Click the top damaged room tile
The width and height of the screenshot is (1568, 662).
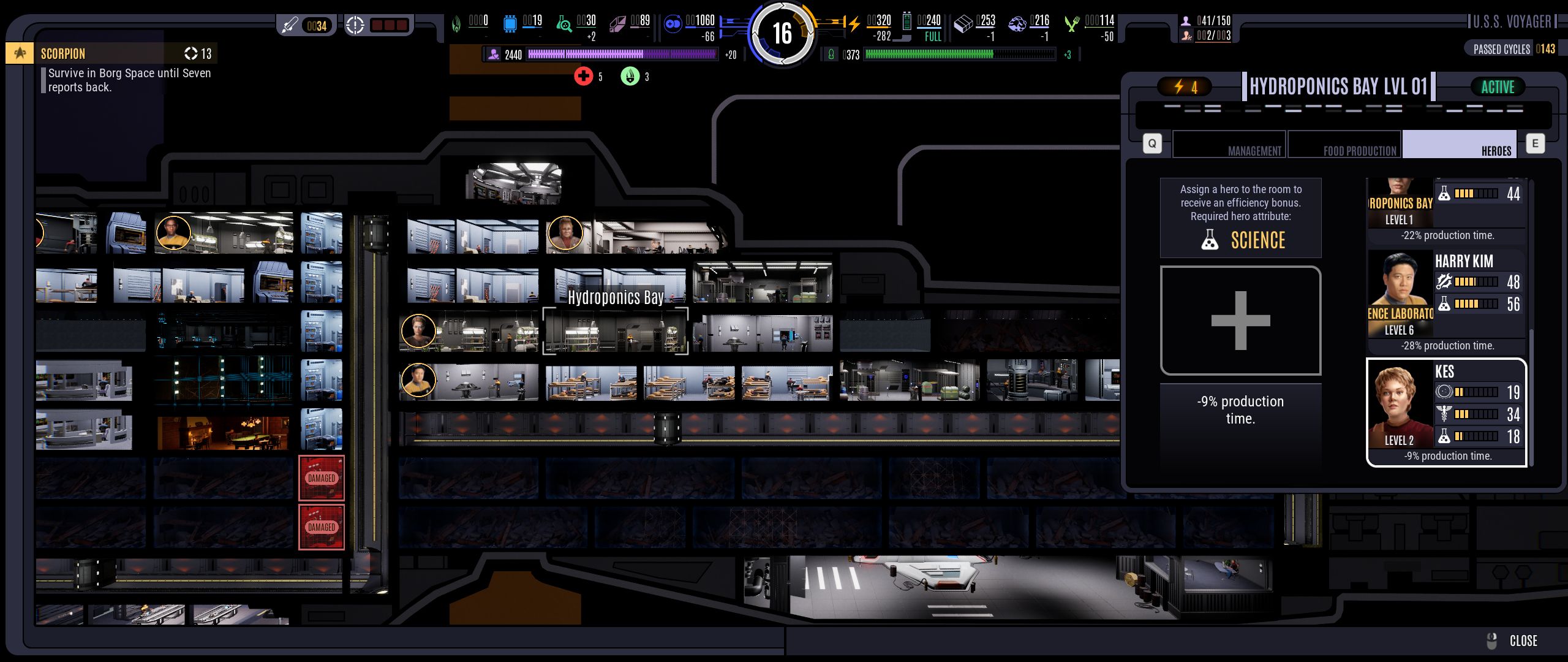coord(322,478)
